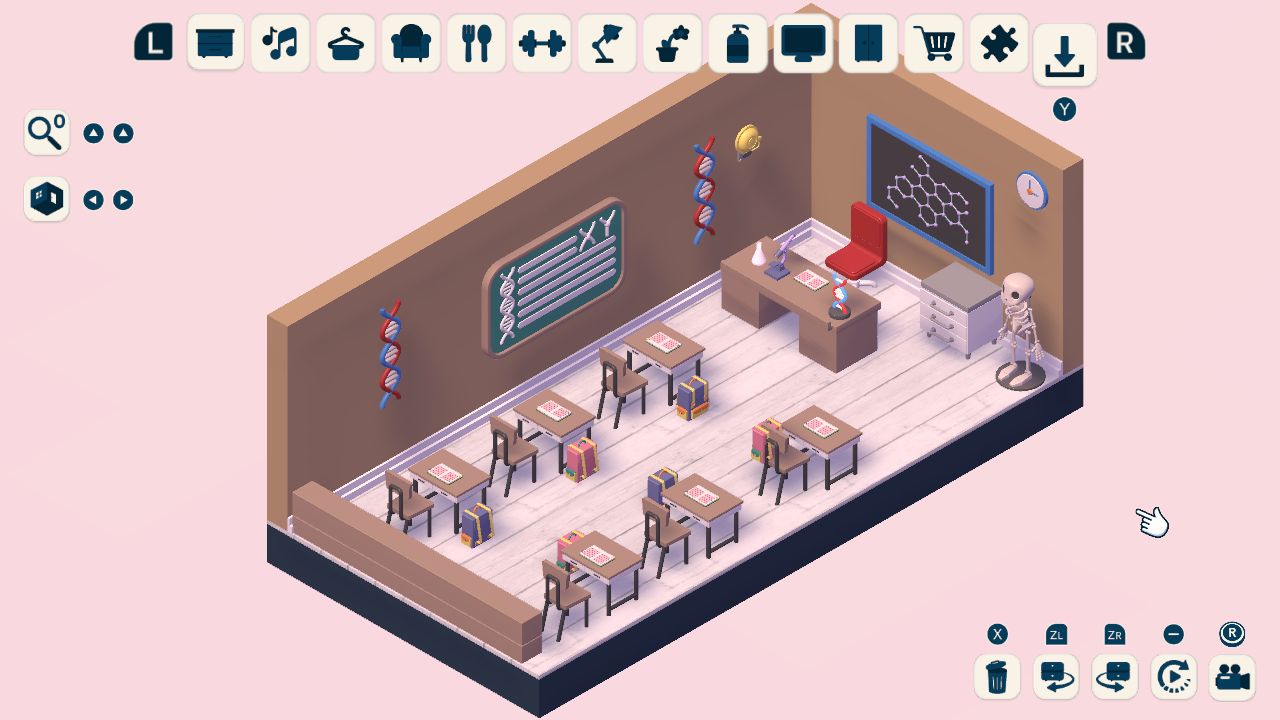Screen dimensions: 1280x720
Task: Toggle the camera cinematic mode
Action: (x=1232, y=677)
